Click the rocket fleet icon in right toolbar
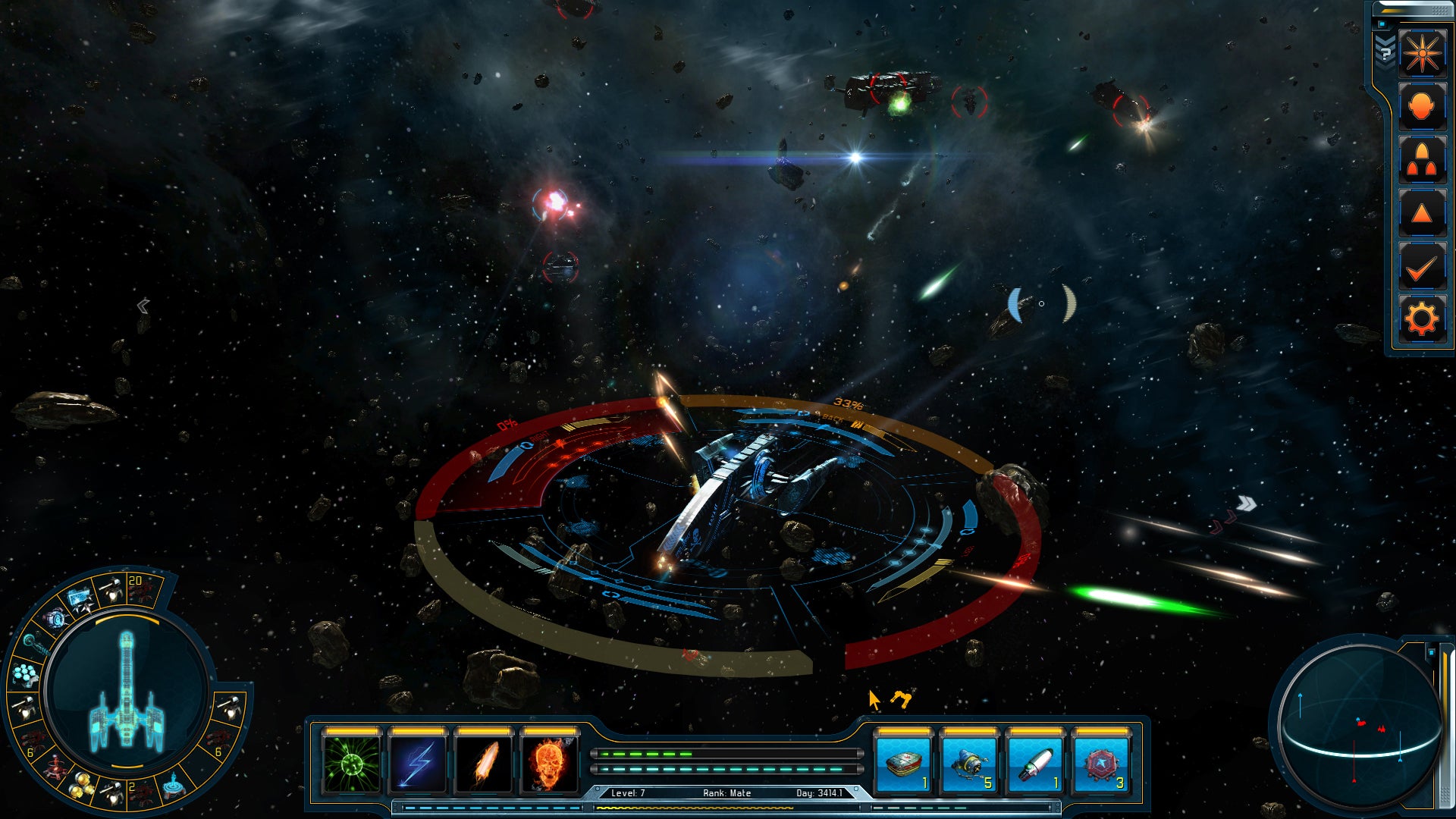 pos(1422,159)
